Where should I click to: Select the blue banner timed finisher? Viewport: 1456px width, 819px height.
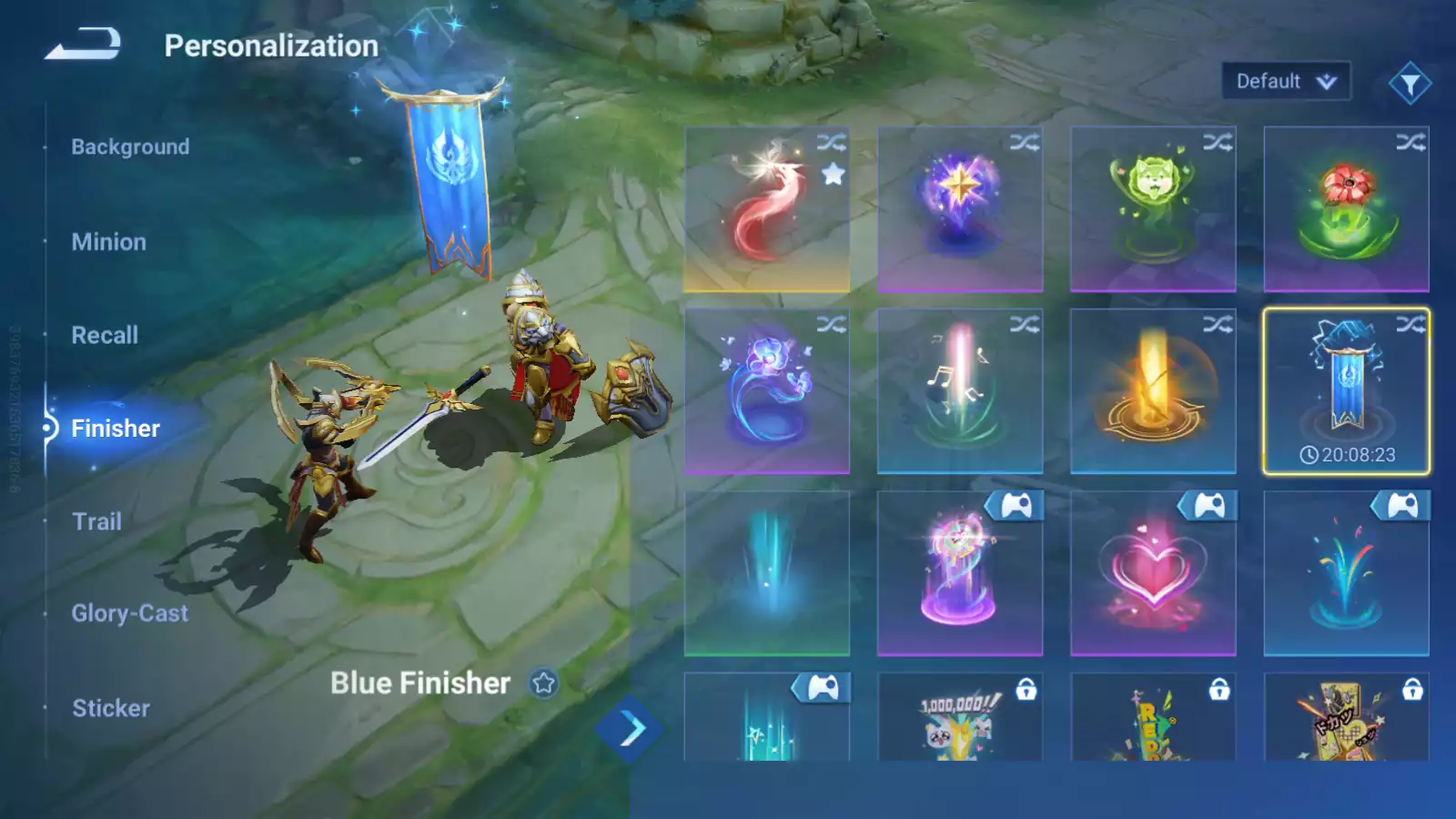(1345, 391)
